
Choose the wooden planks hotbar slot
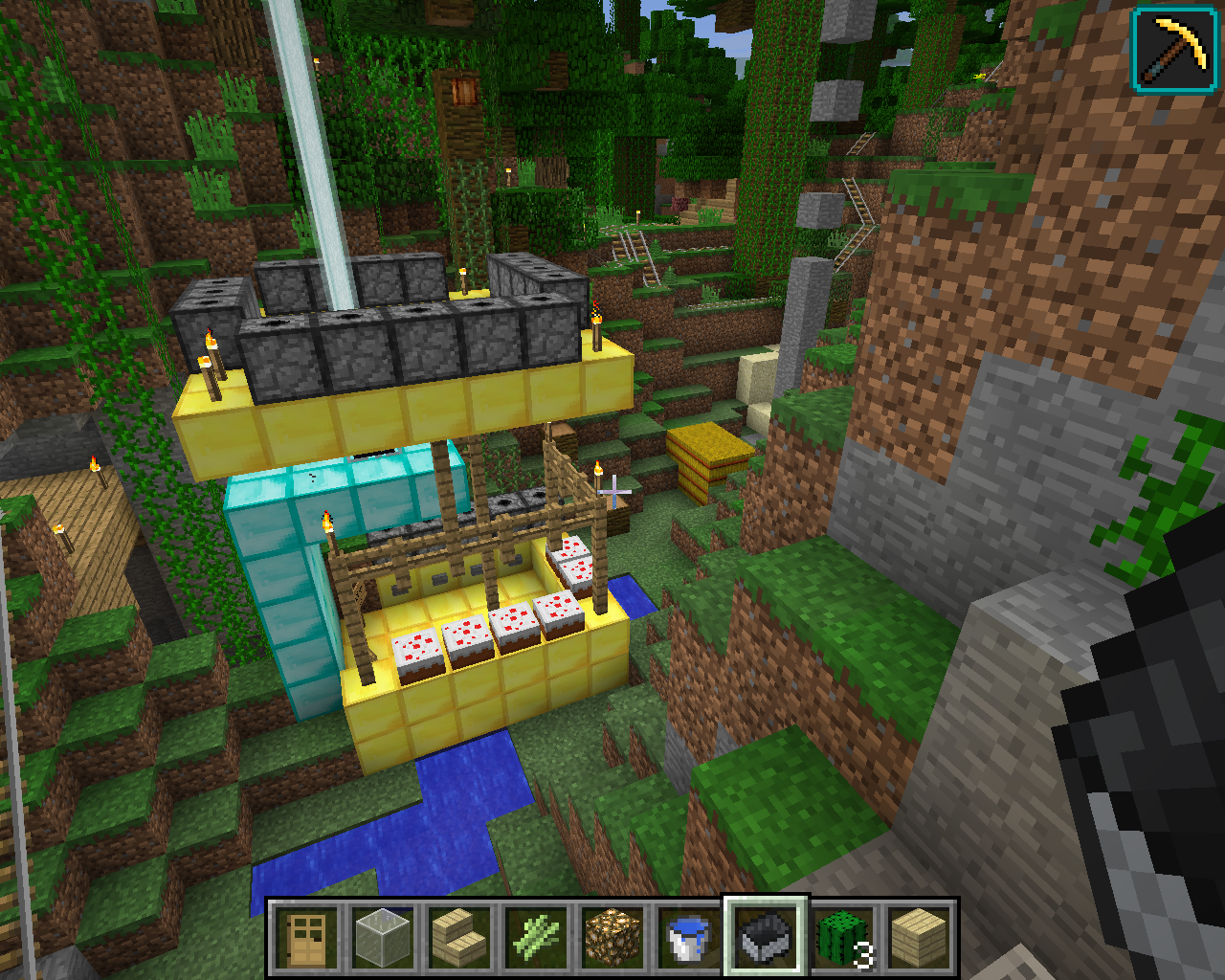919,937
